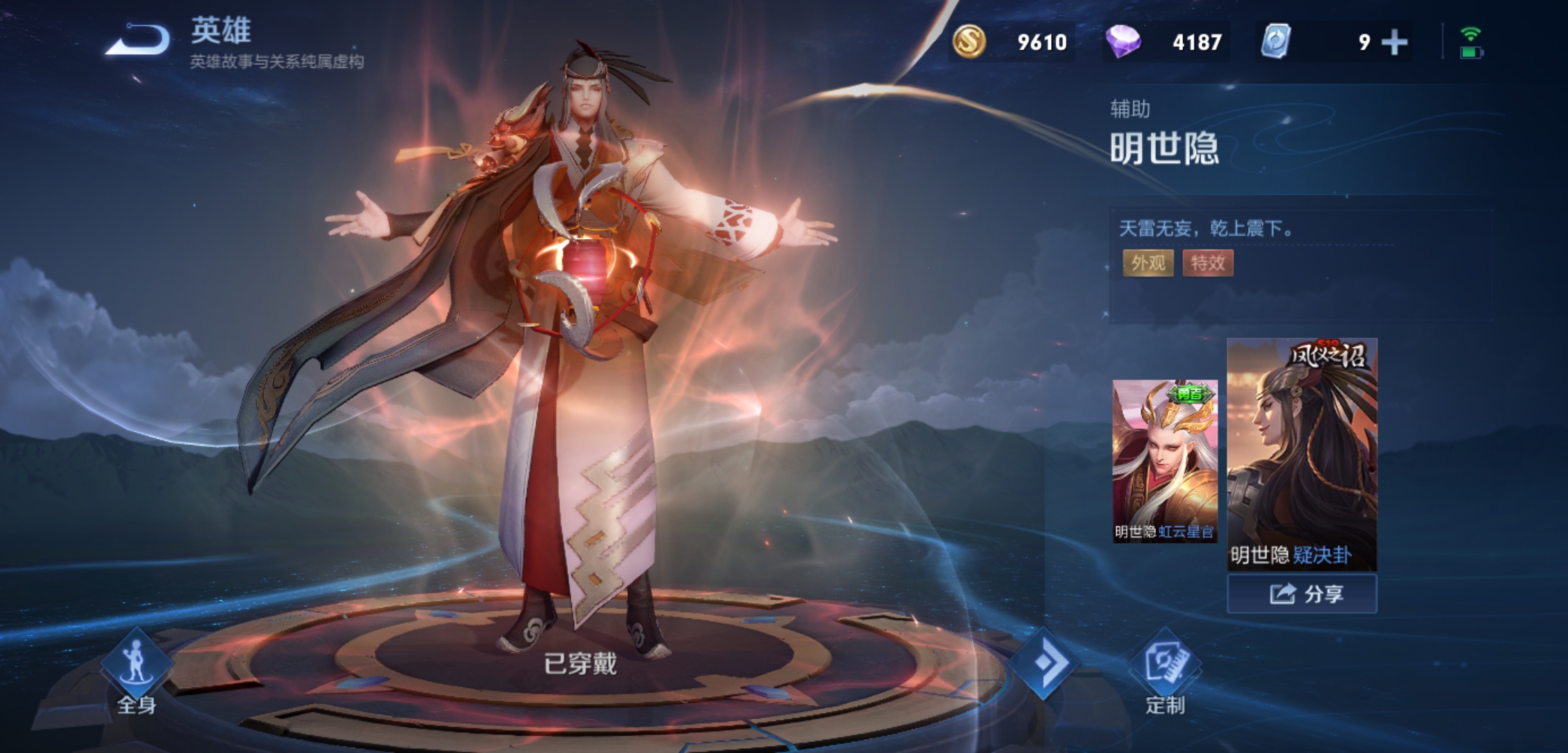Show the 外观 appearance tag

pyautogui.click(x=1147, y=263)
